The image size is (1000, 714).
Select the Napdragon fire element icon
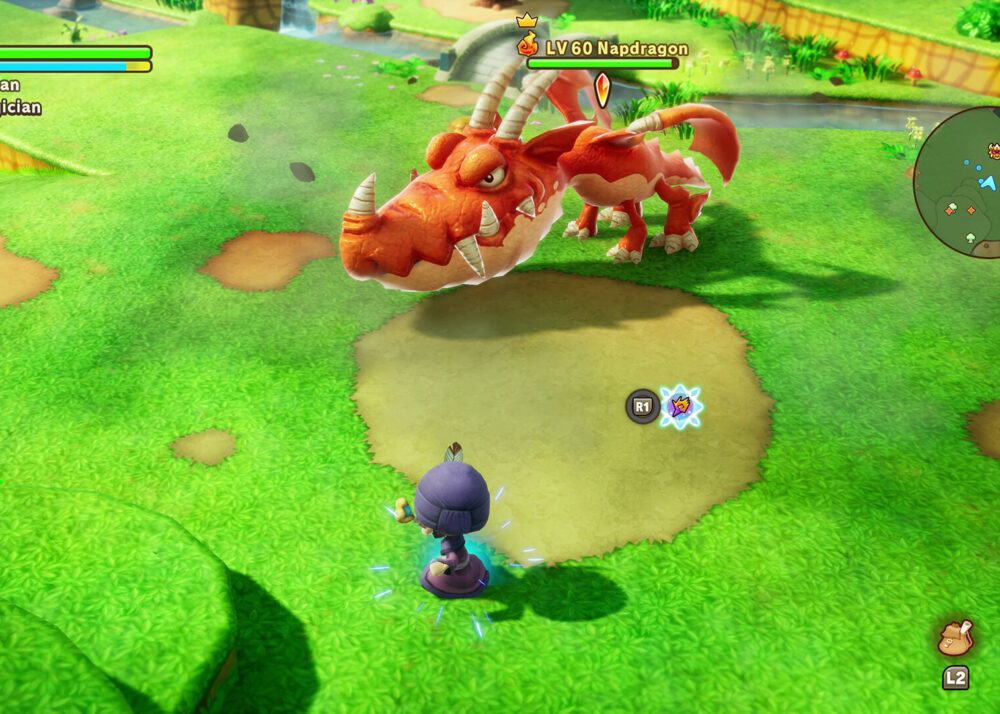point(528,46)
